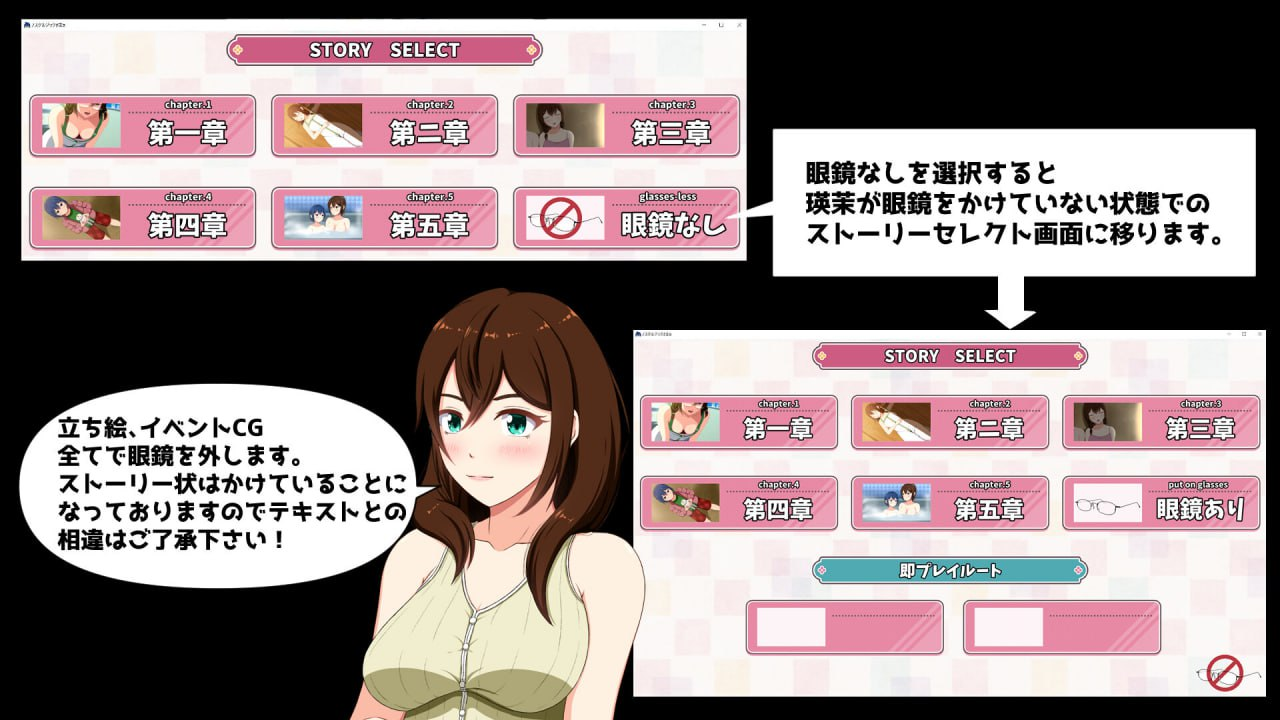Click the right blank 即プレイルート route slot
Viewport: 1280px width, 720px height.
pos(1060,628)
